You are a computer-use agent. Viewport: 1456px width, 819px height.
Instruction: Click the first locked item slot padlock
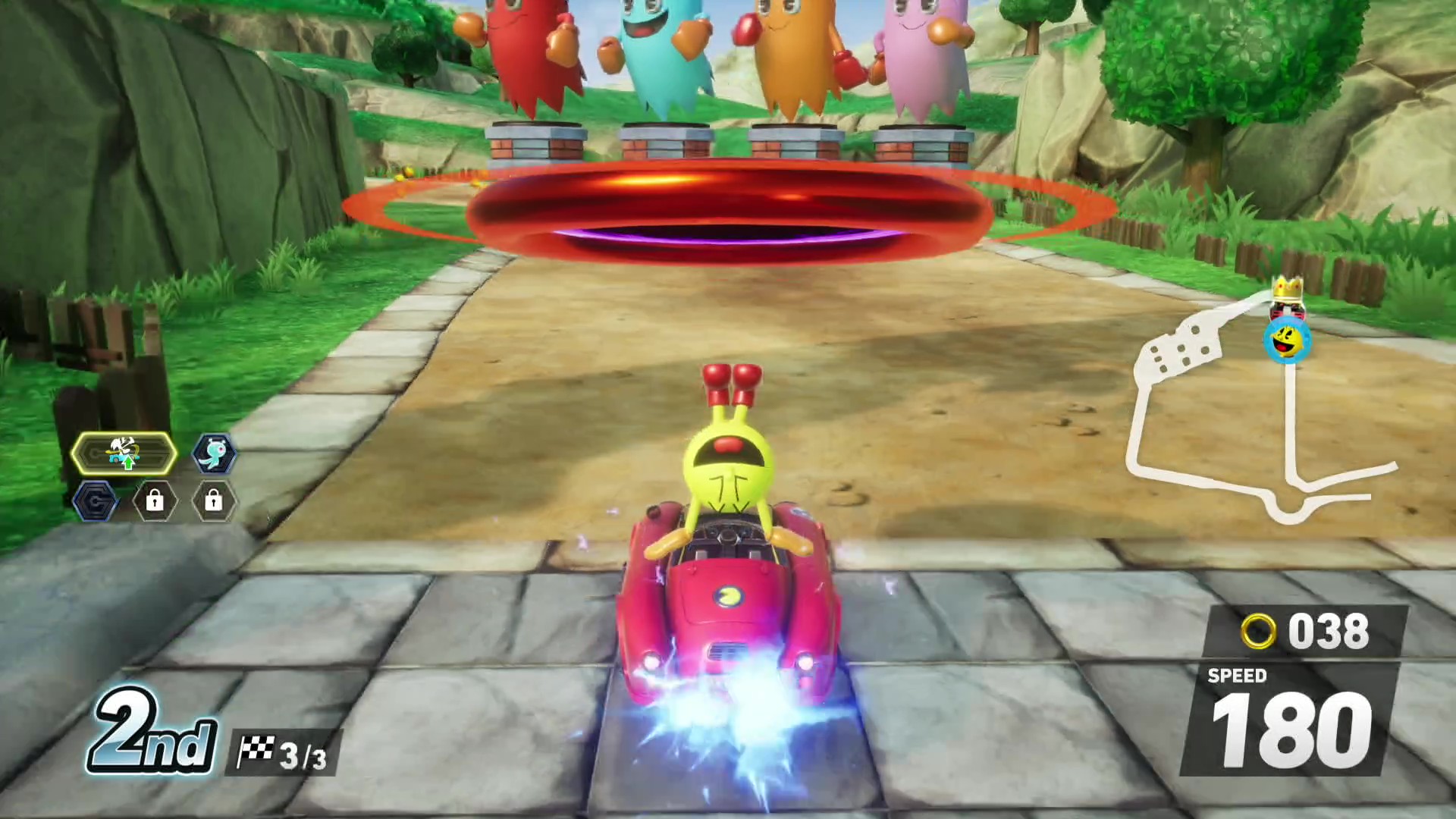[155, 501]
